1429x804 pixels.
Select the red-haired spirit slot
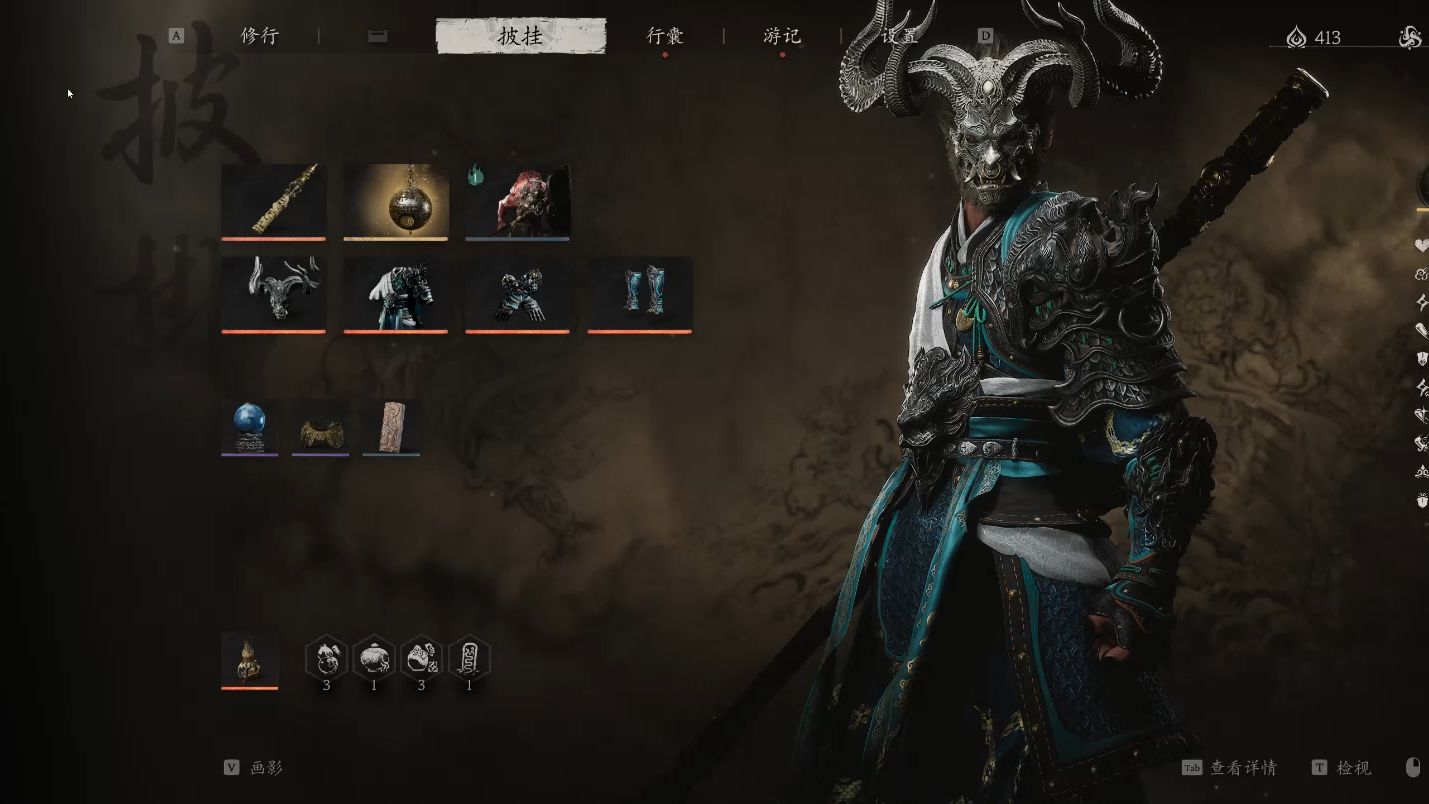518,201
